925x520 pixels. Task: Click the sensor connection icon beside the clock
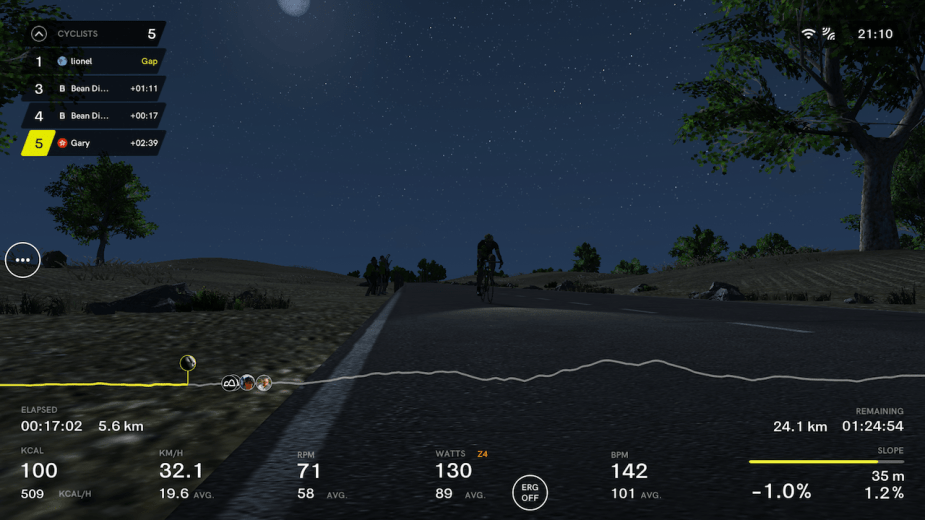(x=829, y=34)
